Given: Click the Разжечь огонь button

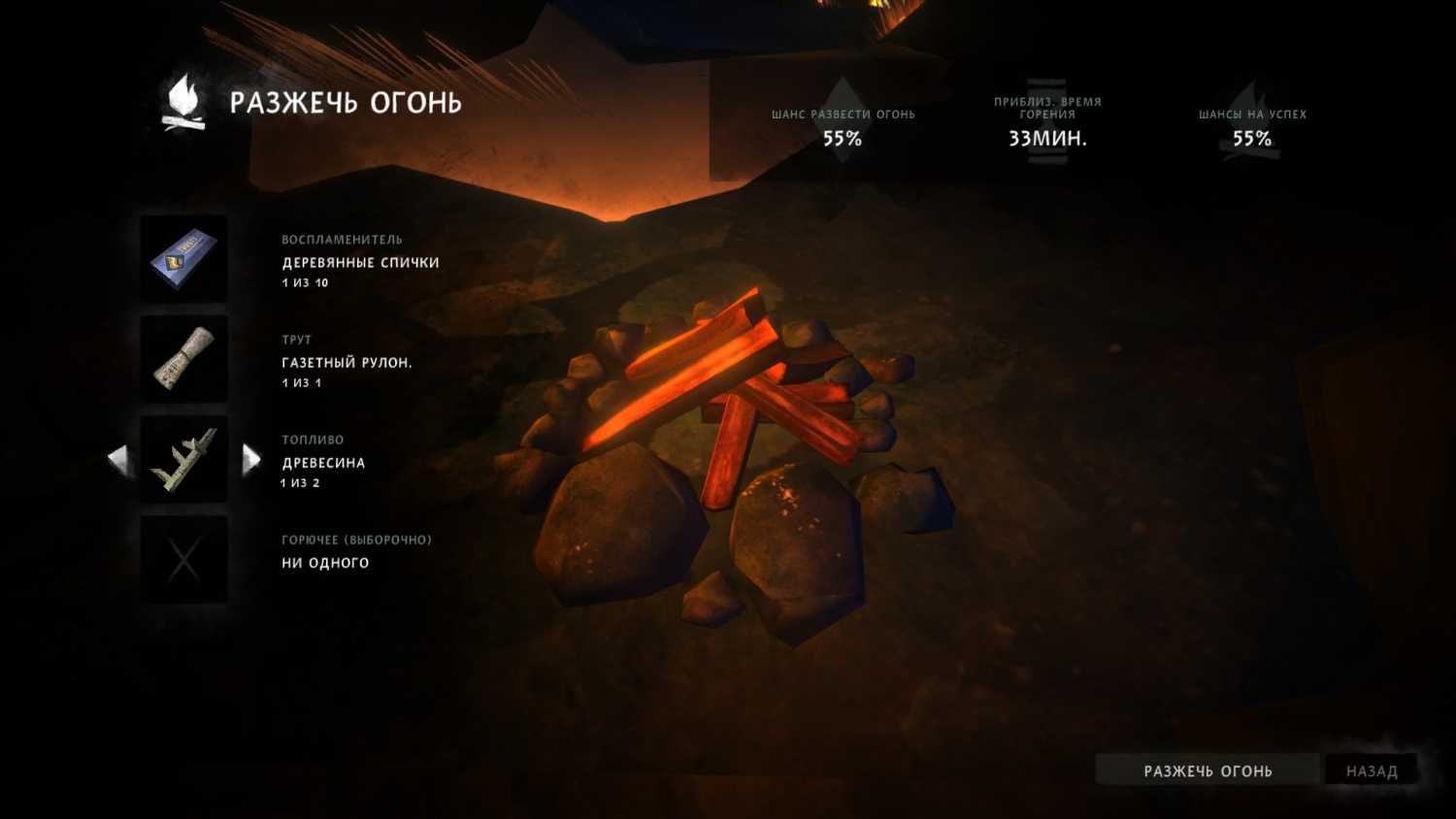Looking at the screenshot, I should pyautogui.click(x=1207, y=770).
